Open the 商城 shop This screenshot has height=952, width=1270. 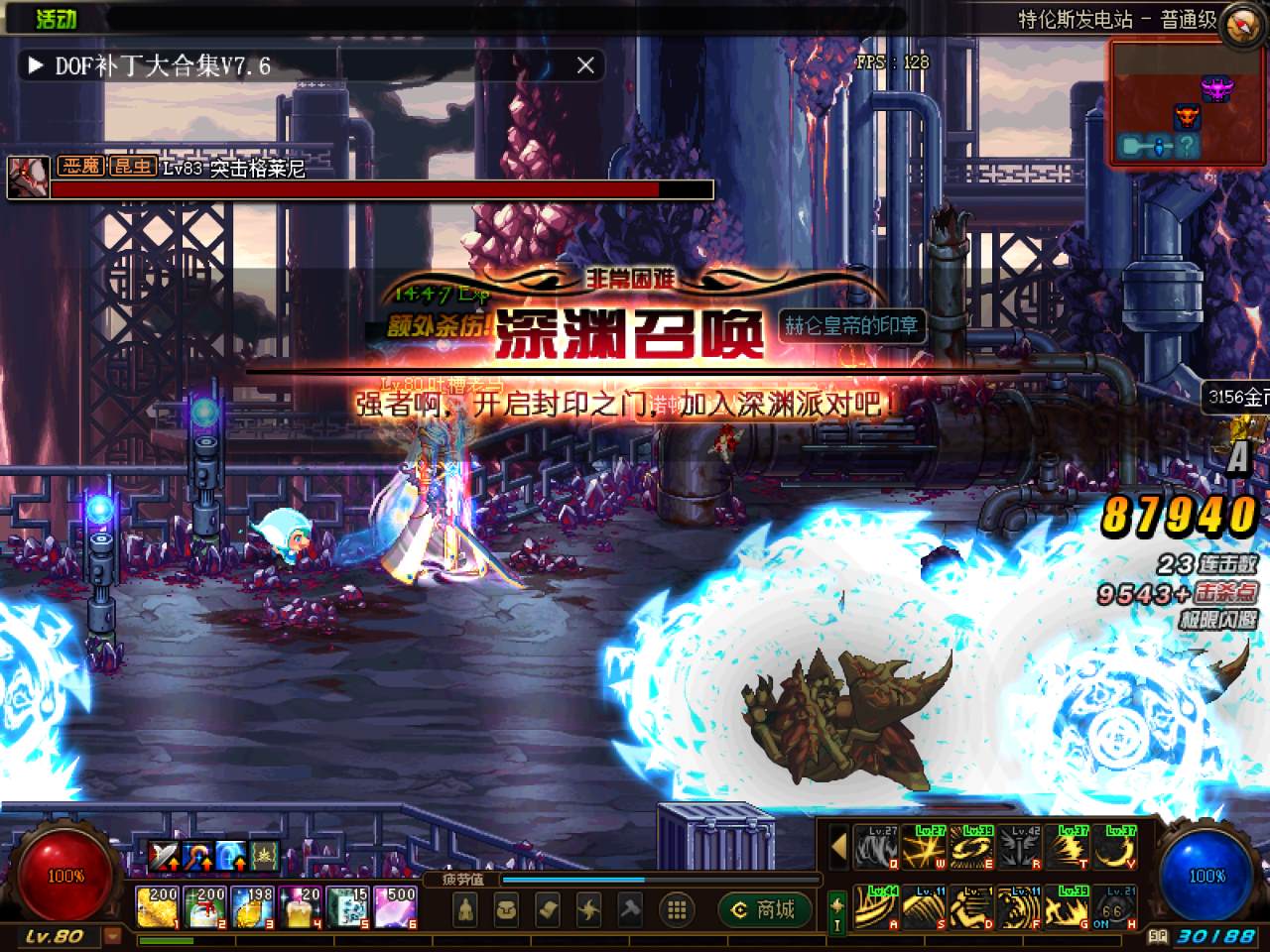click(764, 909)
